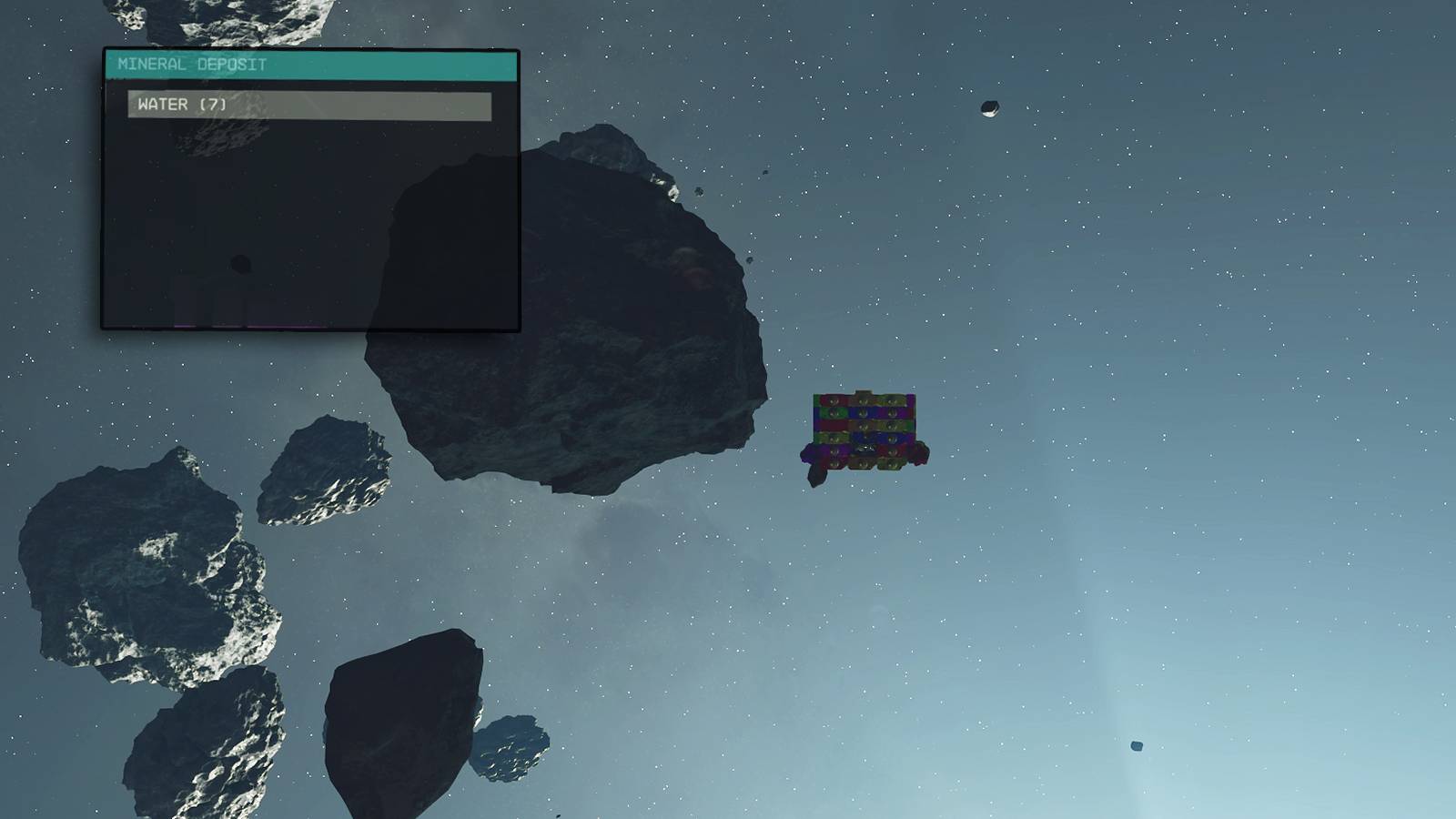
Task: Click the MINERAL DEPOSIT panel title bar
Action: pyautogui.click(x=309, y=65)
